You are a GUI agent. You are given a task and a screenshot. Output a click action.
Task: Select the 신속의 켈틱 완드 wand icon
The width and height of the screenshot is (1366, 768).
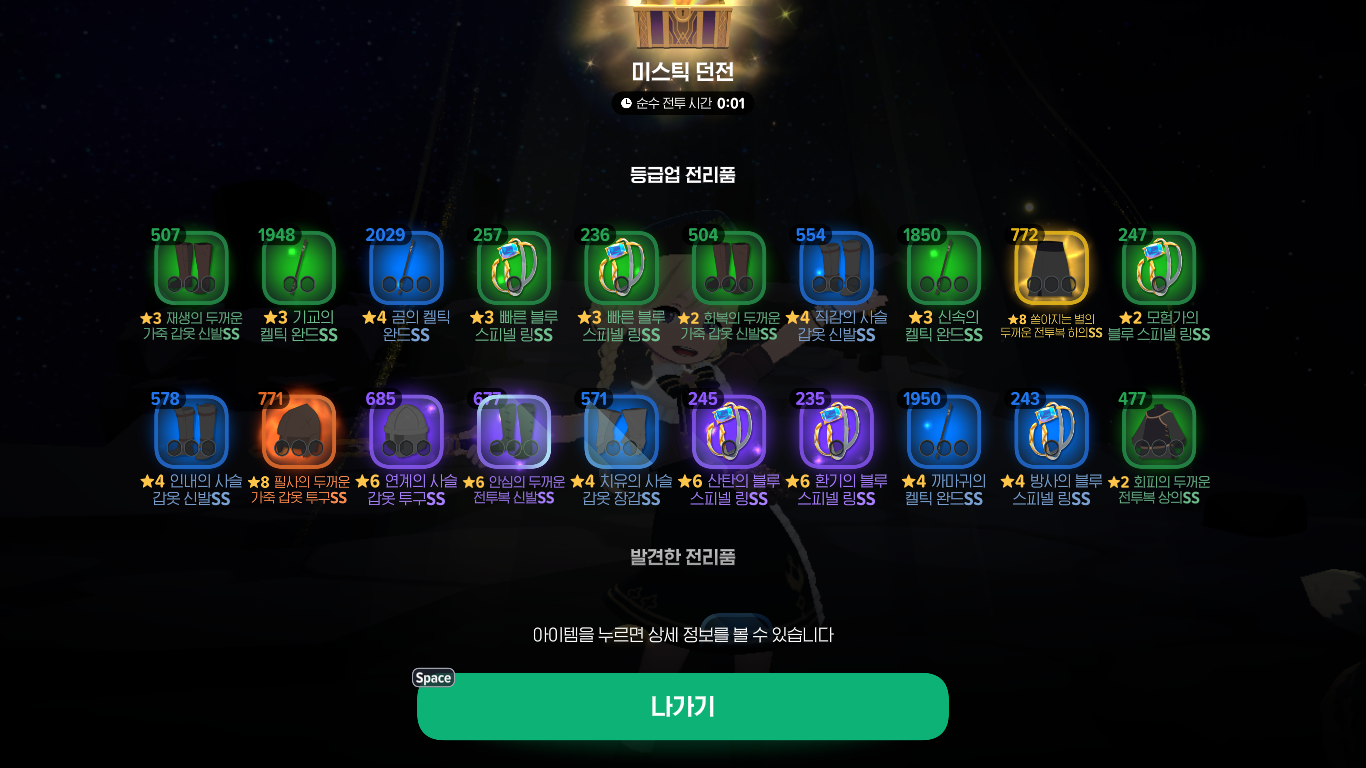[x=942, y=268]
